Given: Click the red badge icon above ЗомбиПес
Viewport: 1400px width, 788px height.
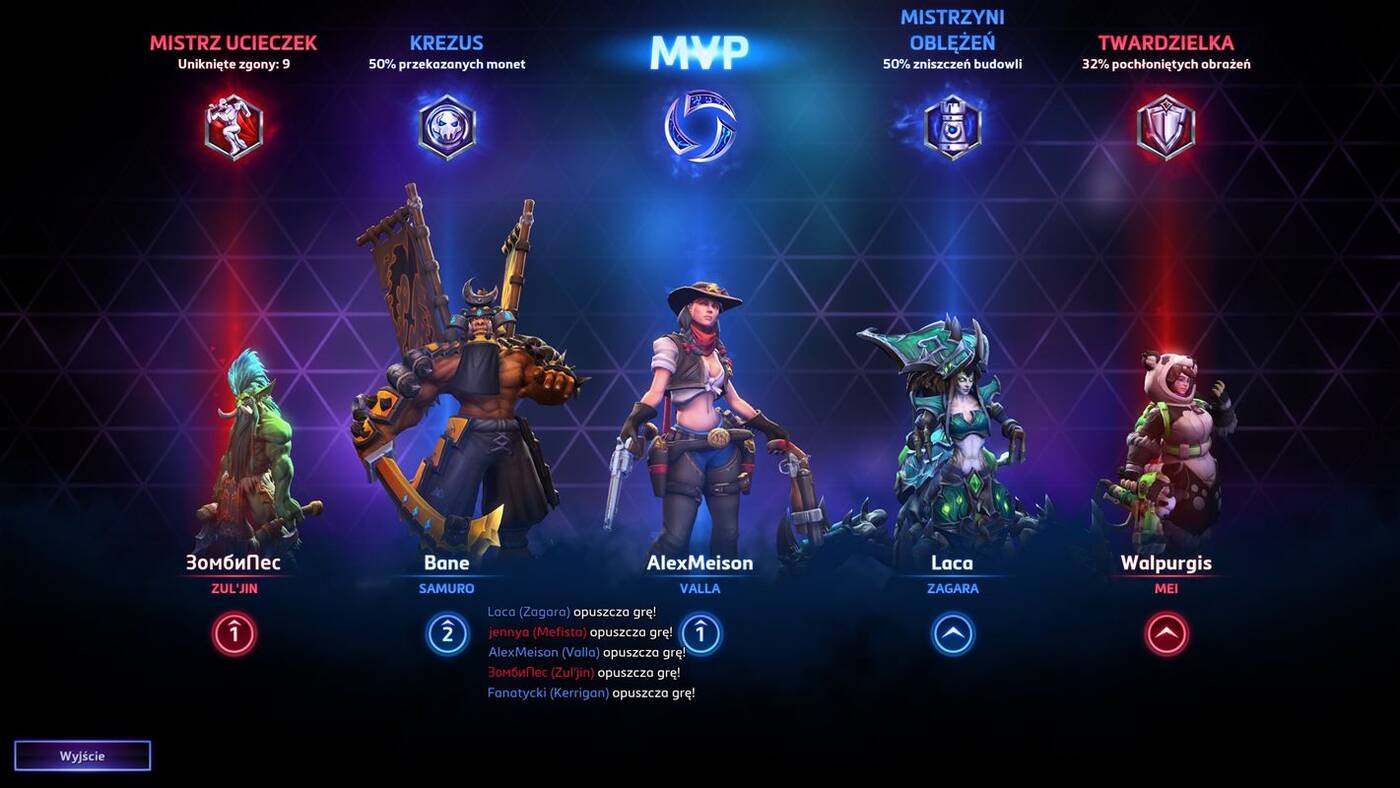Looking at the screenshot, I should click(232, 125).
